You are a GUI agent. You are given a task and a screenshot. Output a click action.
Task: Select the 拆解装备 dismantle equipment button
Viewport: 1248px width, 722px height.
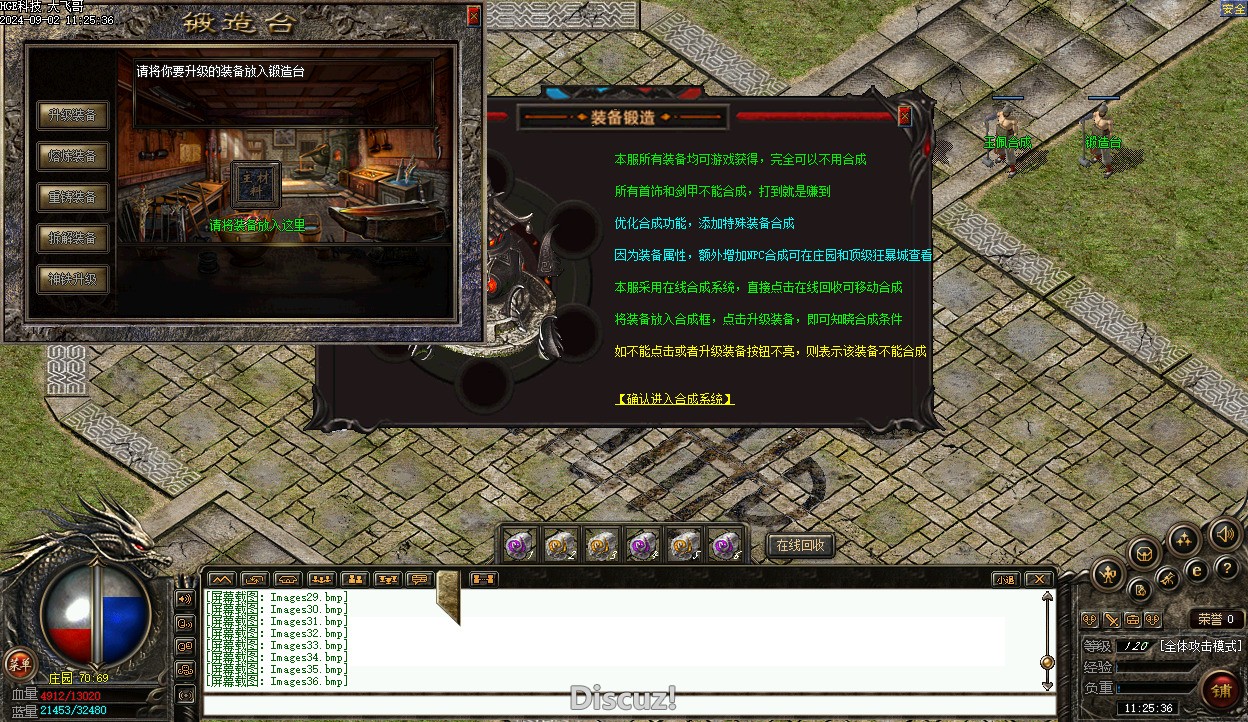[73, 238]
